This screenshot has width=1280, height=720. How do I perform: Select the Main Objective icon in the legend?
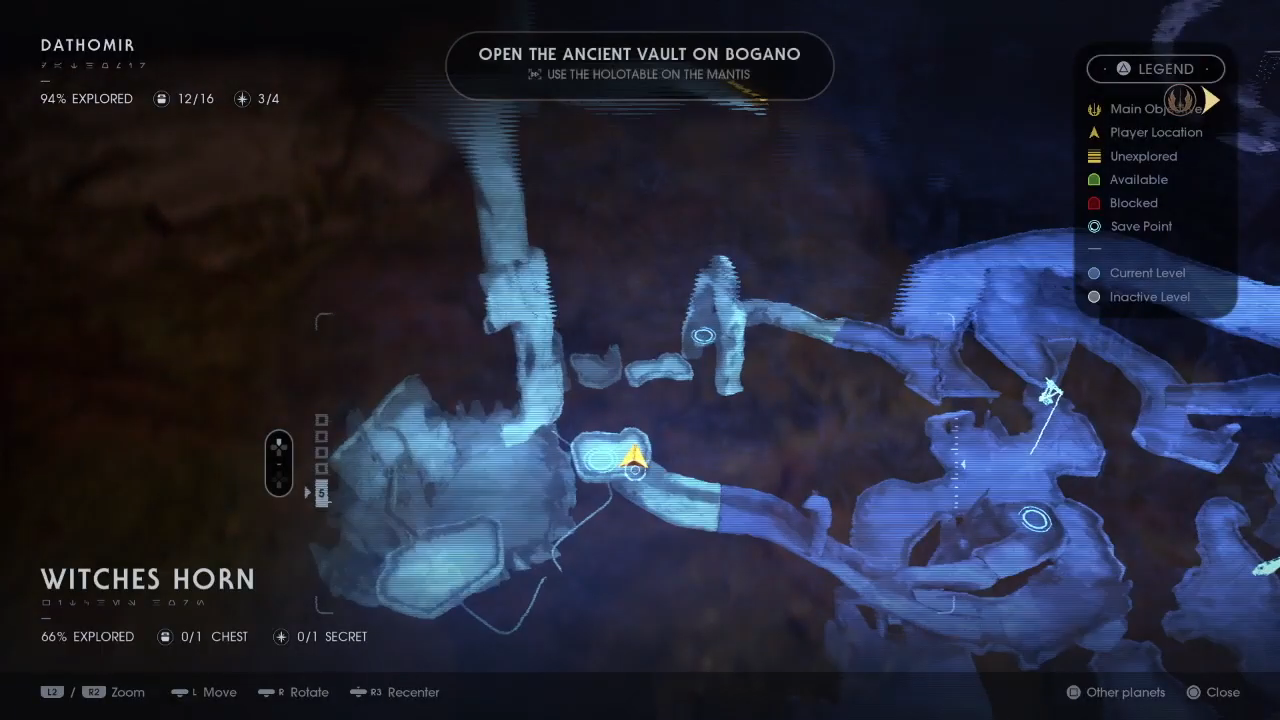pos(1095,109)
